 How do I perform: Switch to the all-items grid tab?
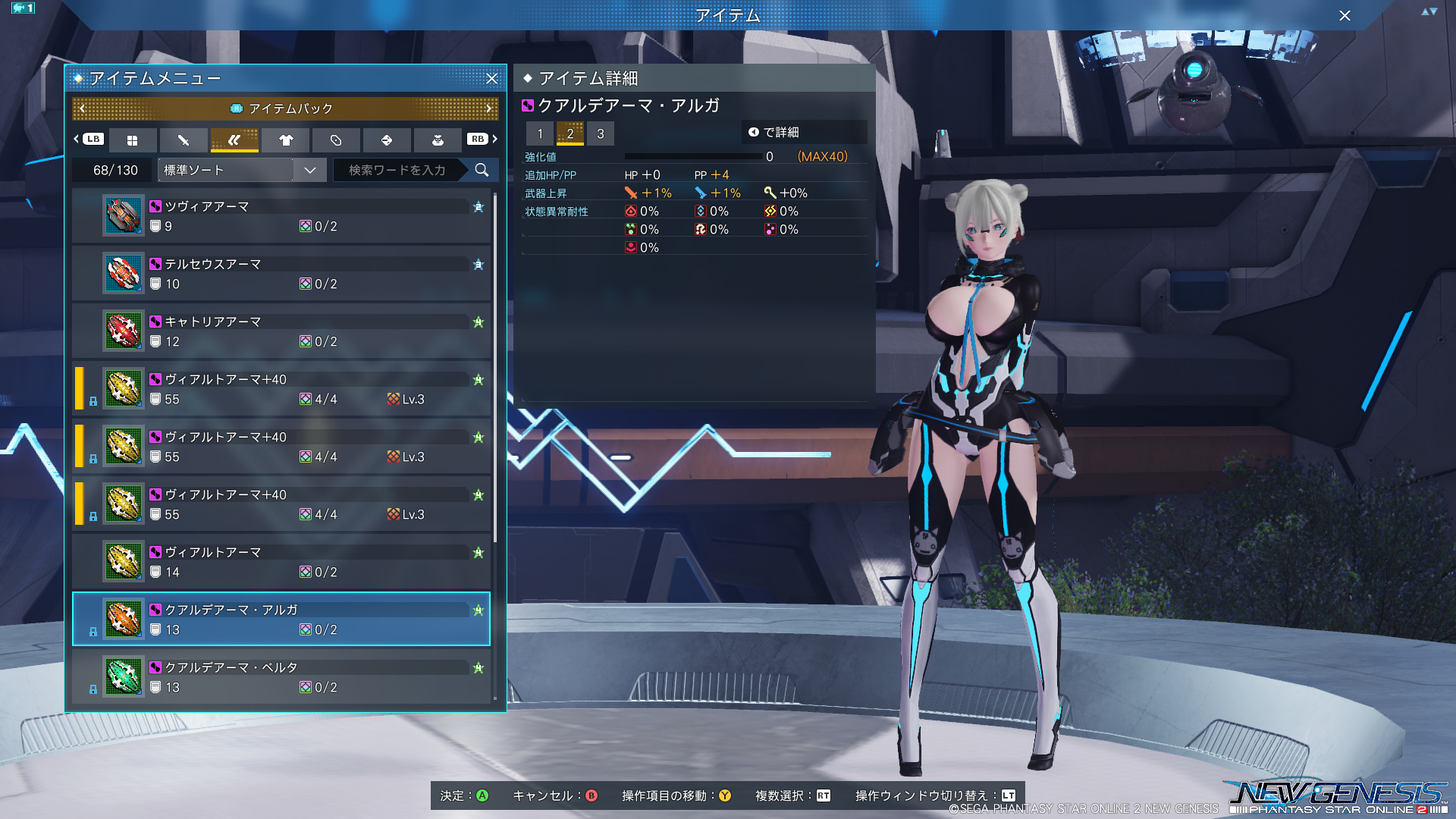point(133,140)
